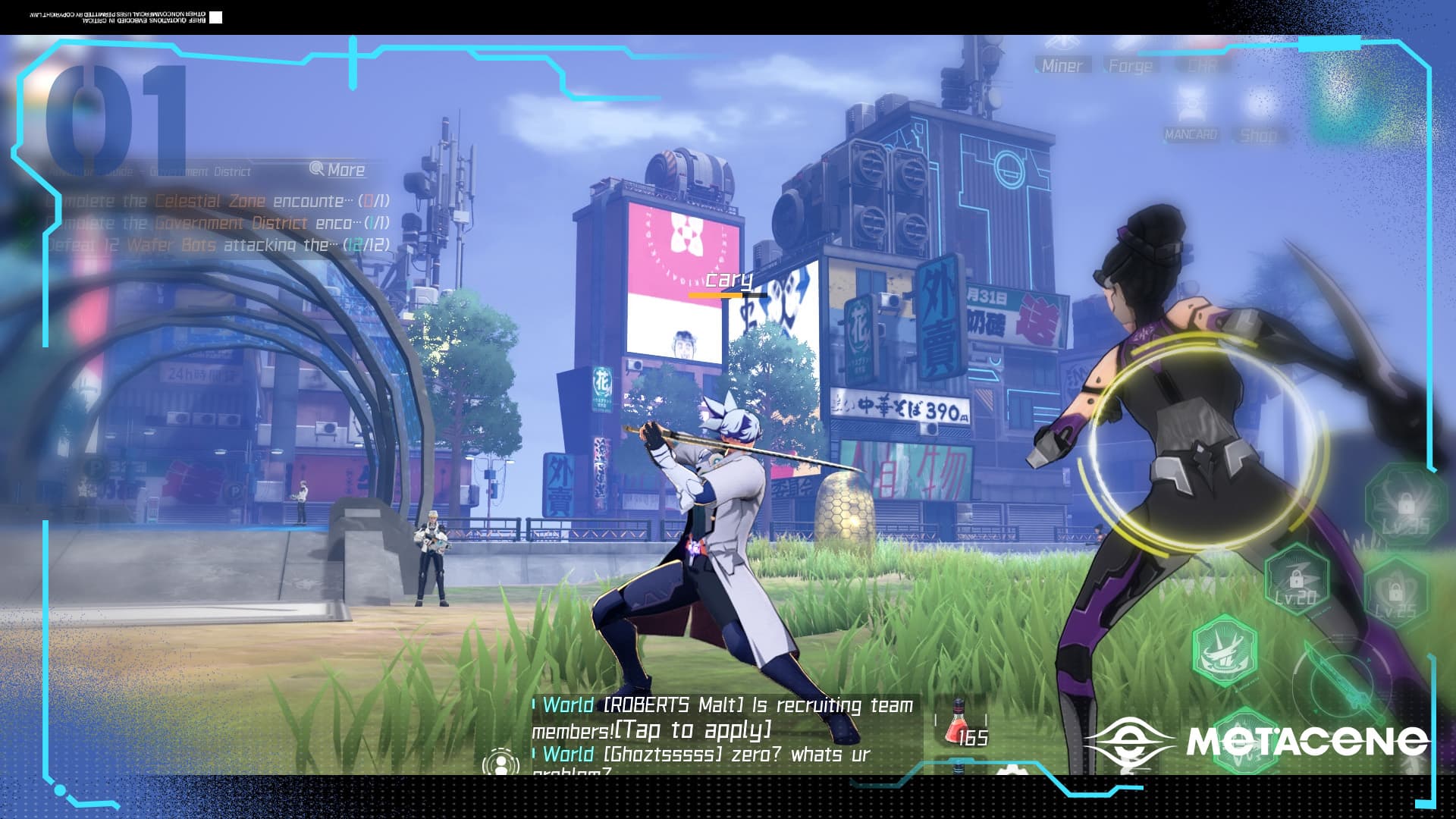This screenshot has height=819, width=1456.
Task: Open the circular person icon beside chat
Action: click(x=500, y=761)
